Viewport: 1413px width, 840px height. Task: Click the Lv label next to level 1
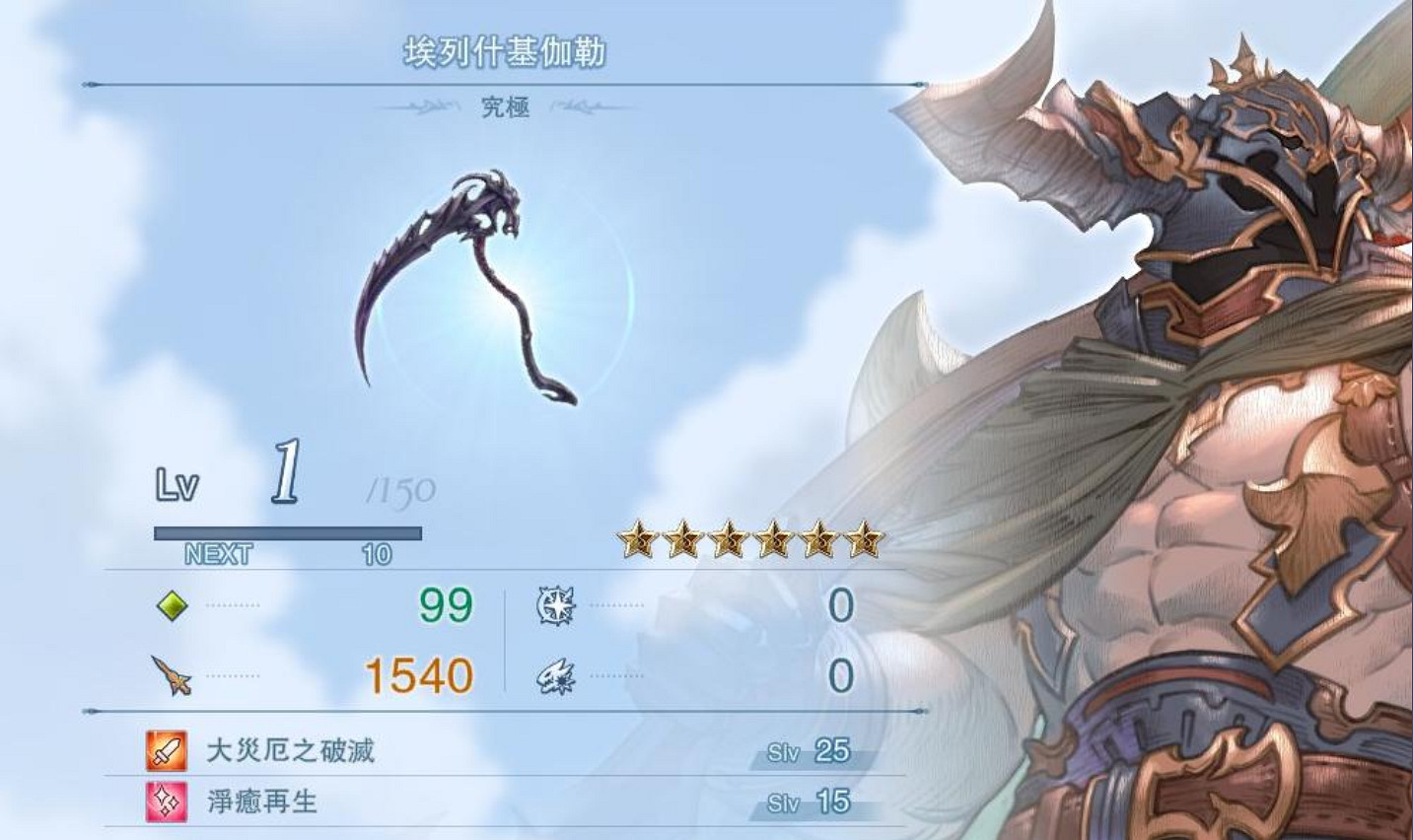[180, 483]
